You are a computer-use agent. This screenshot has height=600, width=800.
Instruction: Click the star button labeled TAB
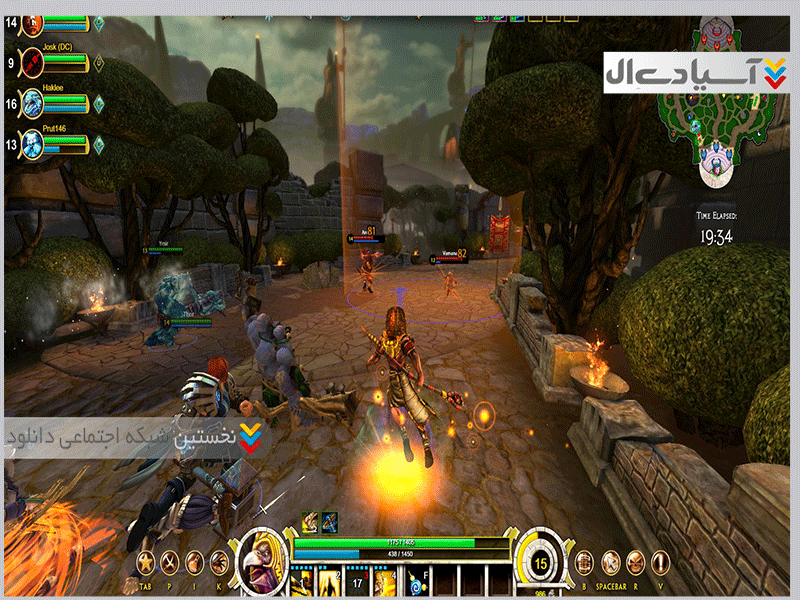147,561
